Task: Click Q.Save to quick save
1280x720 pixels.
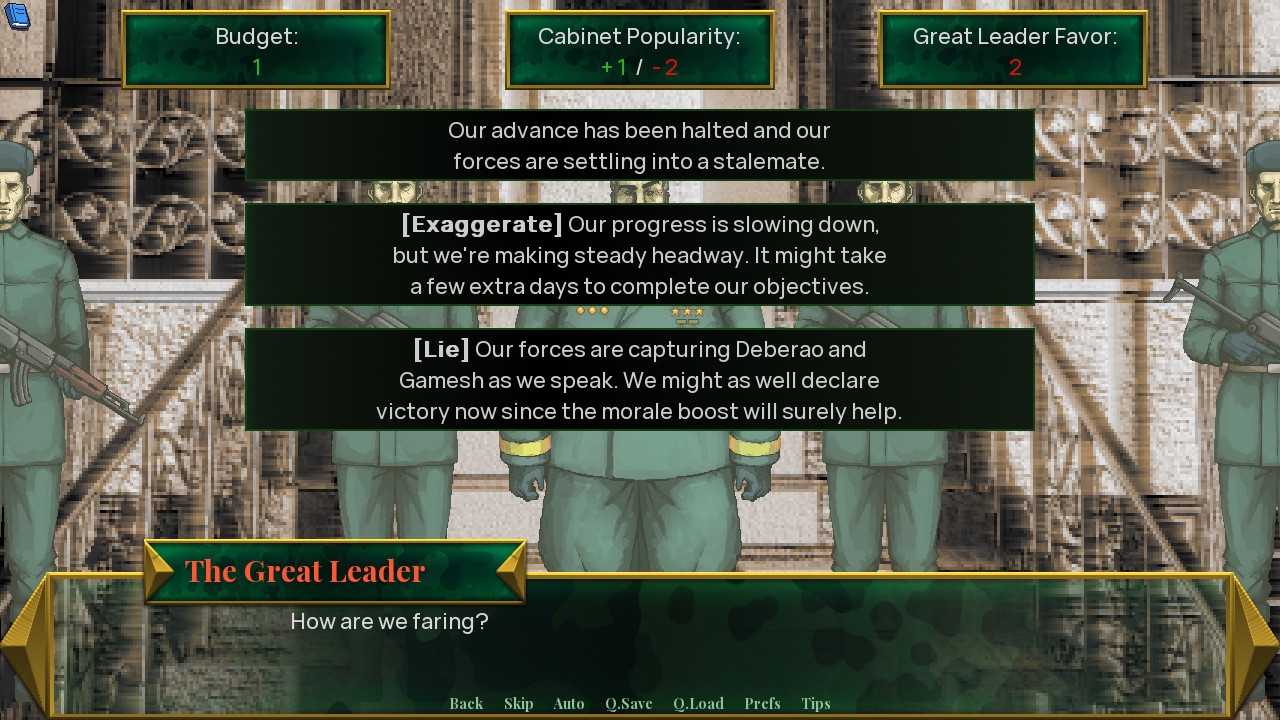Action: pyautogui.click(x=628, y=703)
